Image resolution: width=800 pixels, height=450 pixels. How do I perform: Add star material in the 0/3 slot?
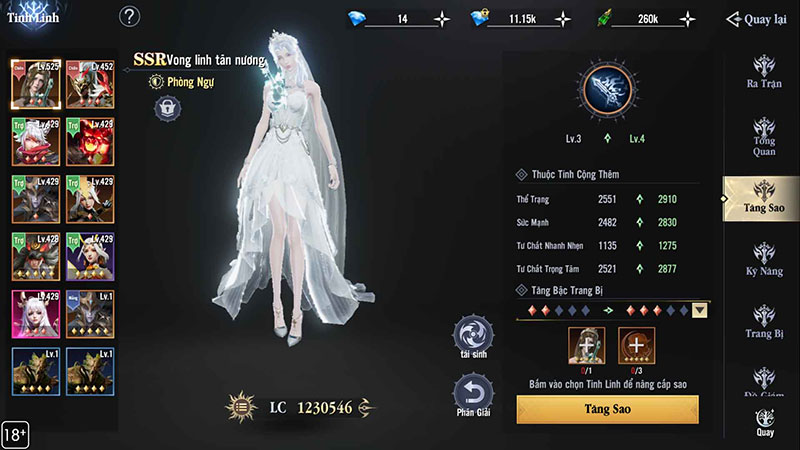[636, 345]
